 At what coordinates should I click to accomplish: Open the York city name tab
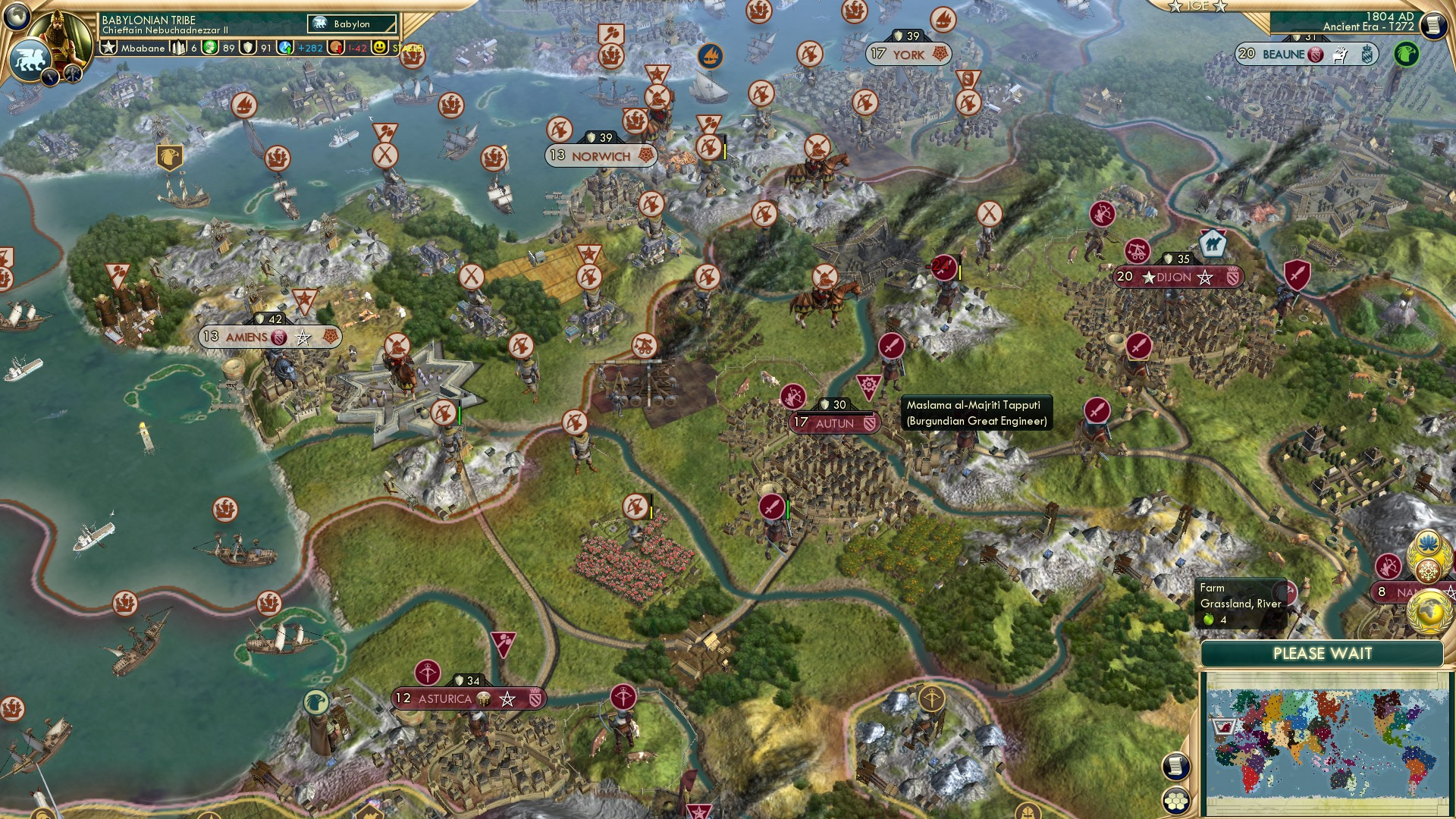908,54
